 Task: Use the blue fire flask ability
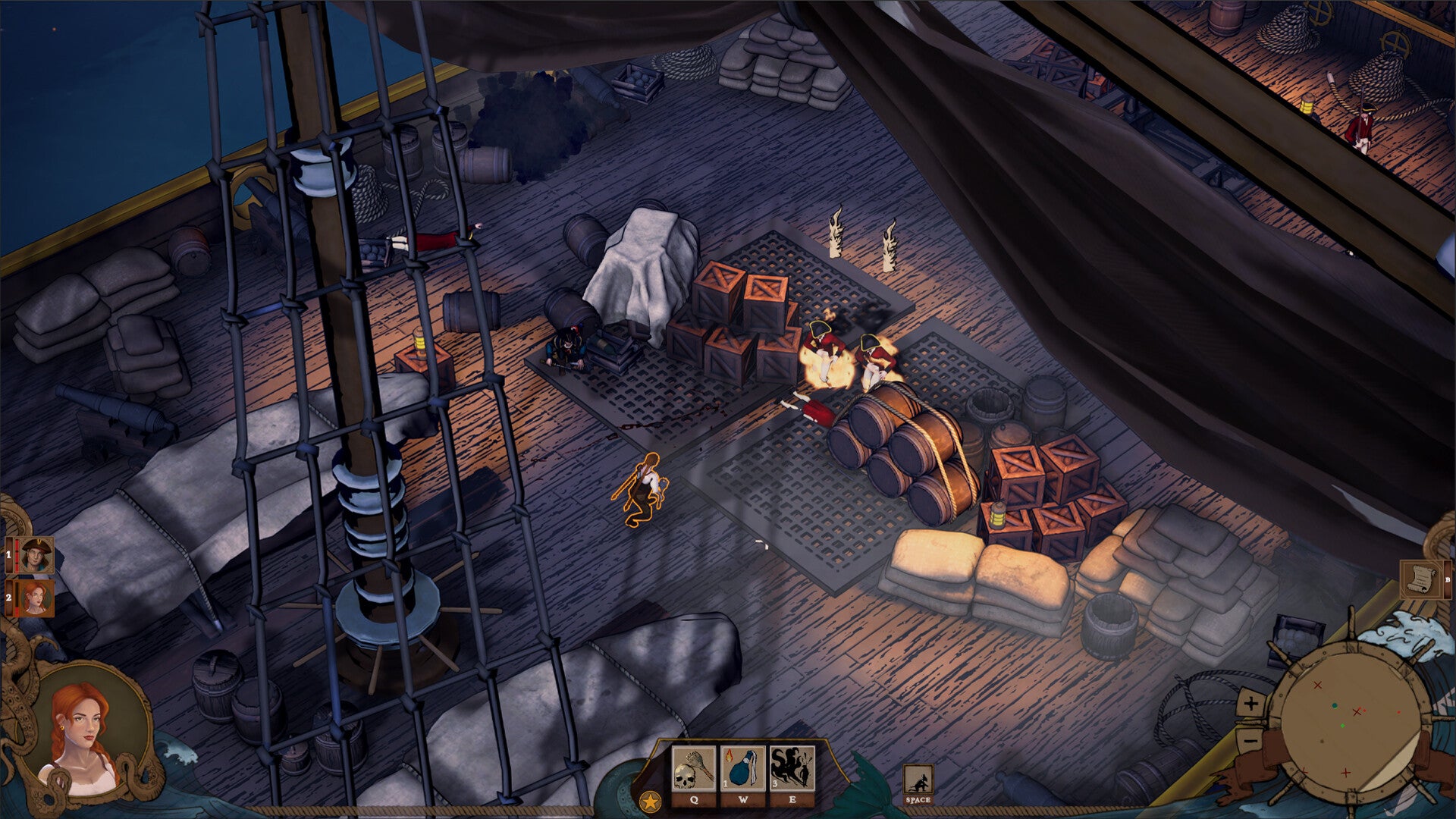743,768
